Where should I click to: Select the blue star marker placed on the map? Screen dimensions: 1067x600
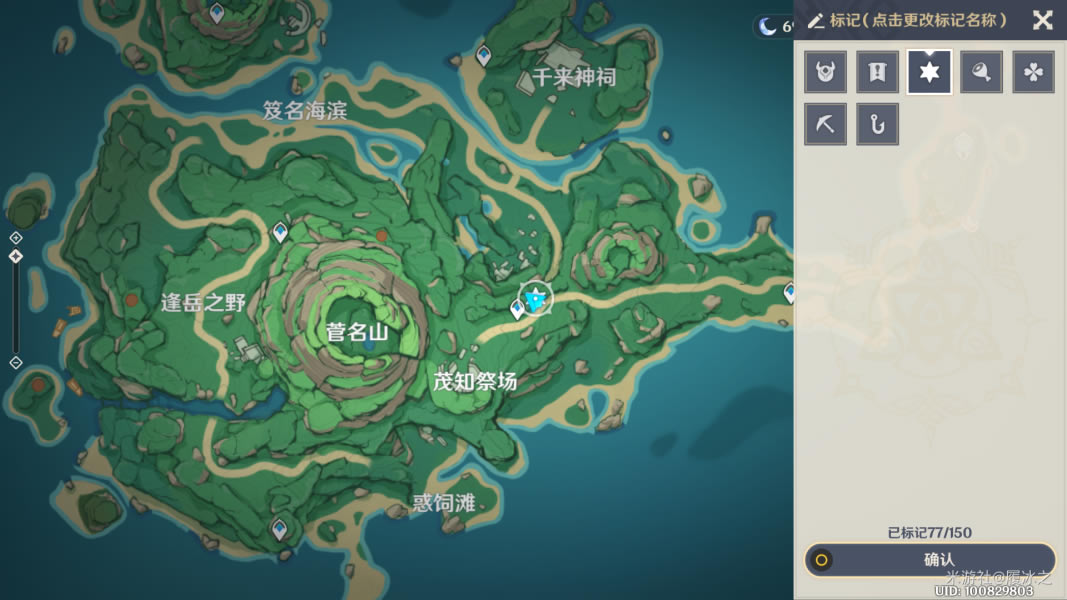click(537, 298)
